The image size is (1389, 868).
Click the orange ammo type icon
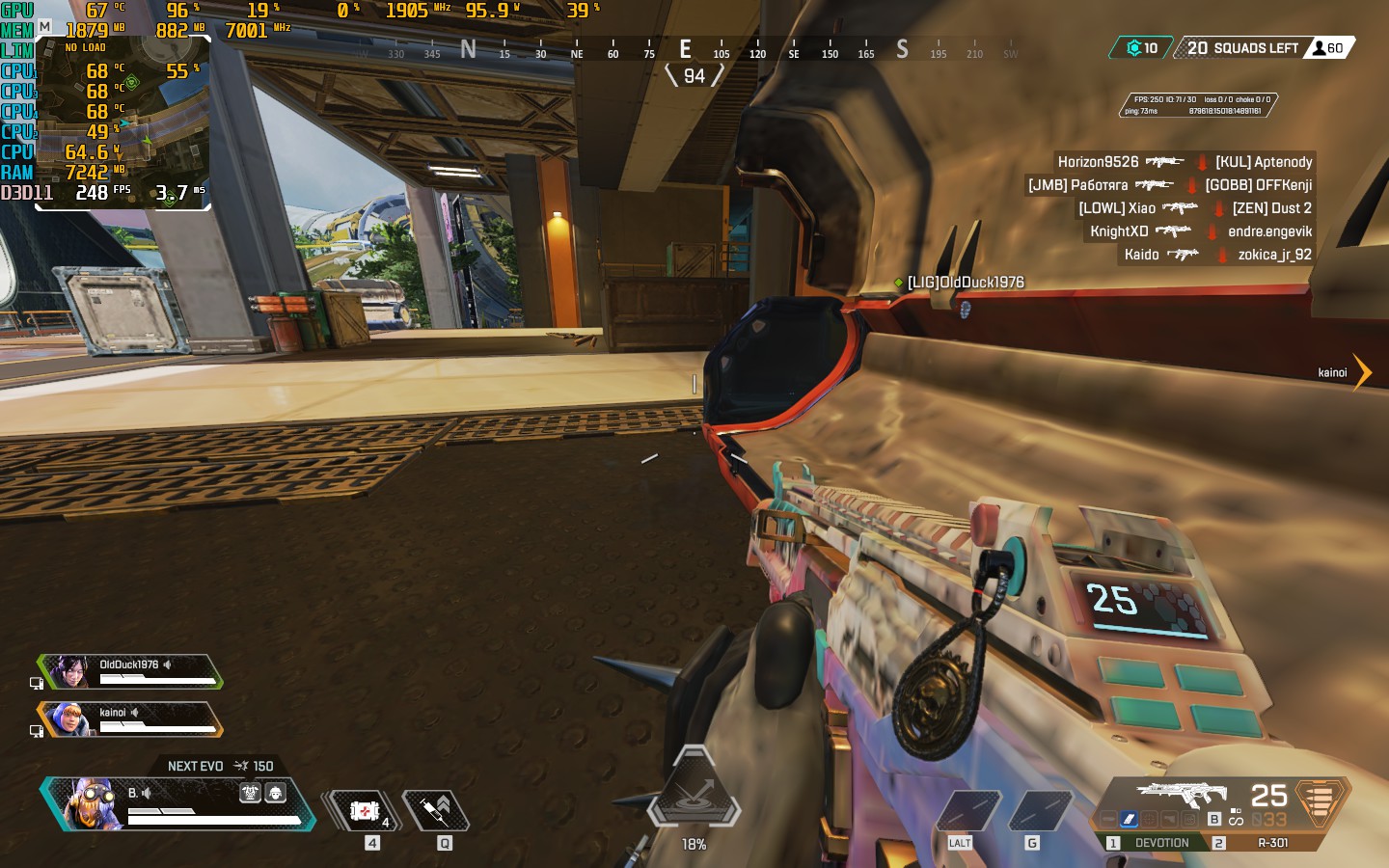click(x=1320, y=800)
